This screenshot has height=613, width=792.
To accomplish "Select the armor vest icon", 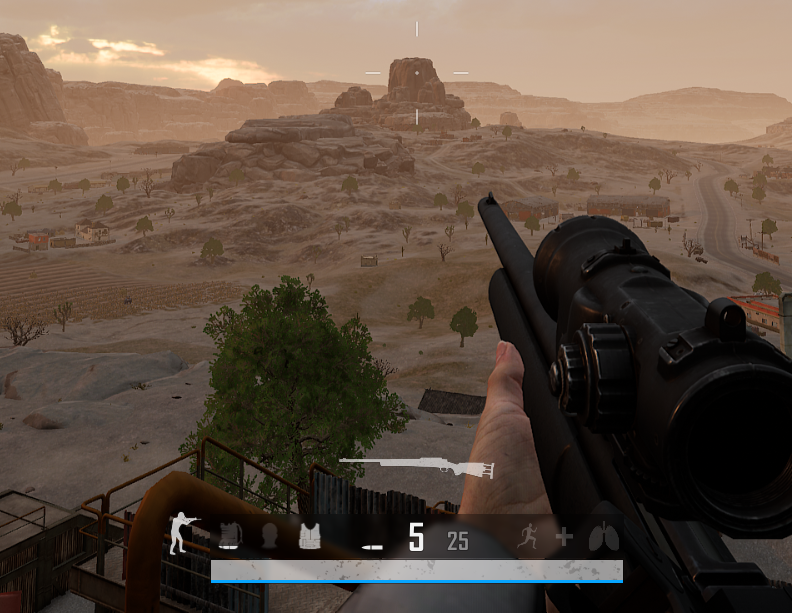I will pos(310,537).
